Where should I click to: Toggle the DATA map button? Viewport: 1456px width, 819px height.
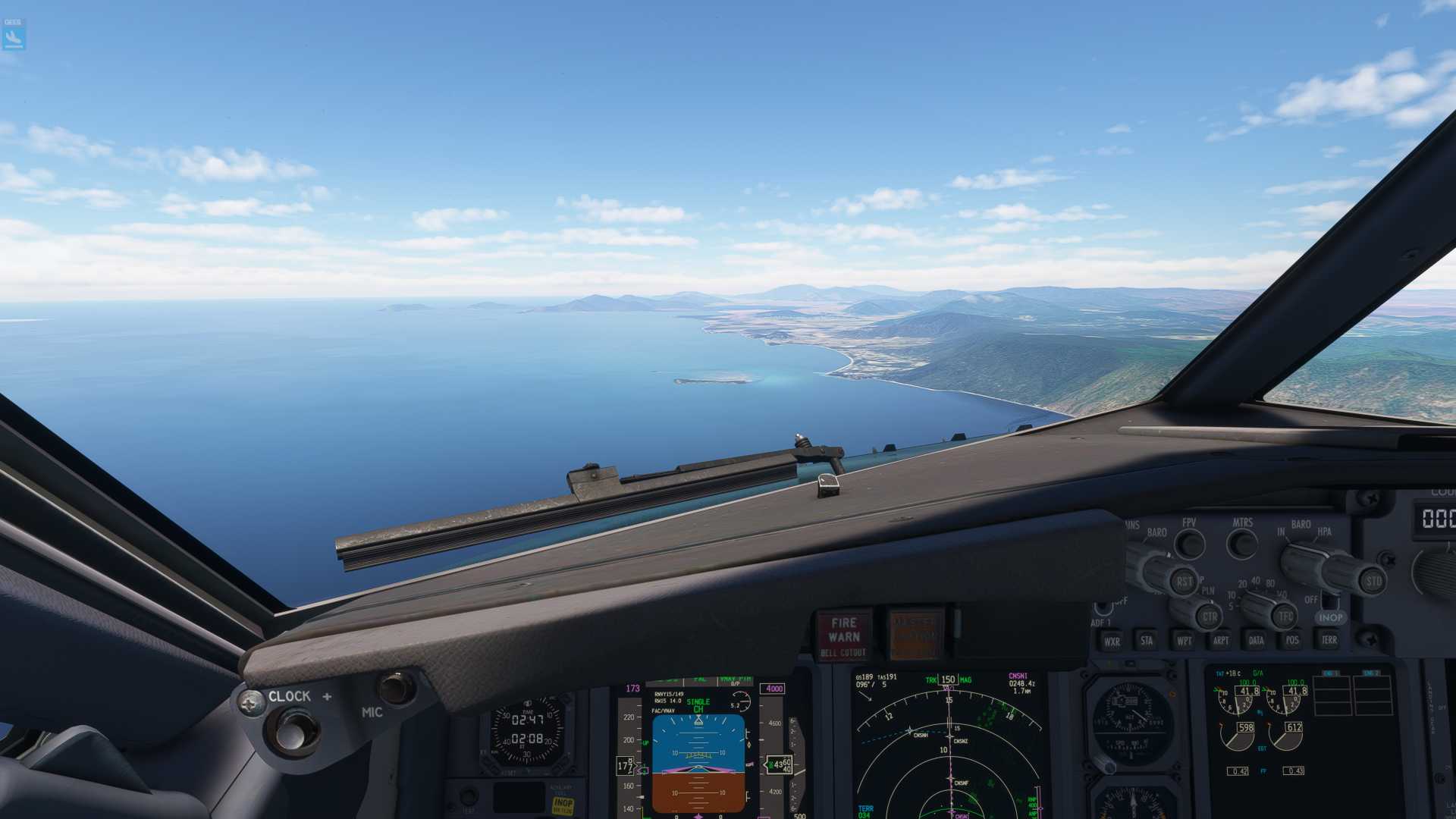[x=1257, y=641]
